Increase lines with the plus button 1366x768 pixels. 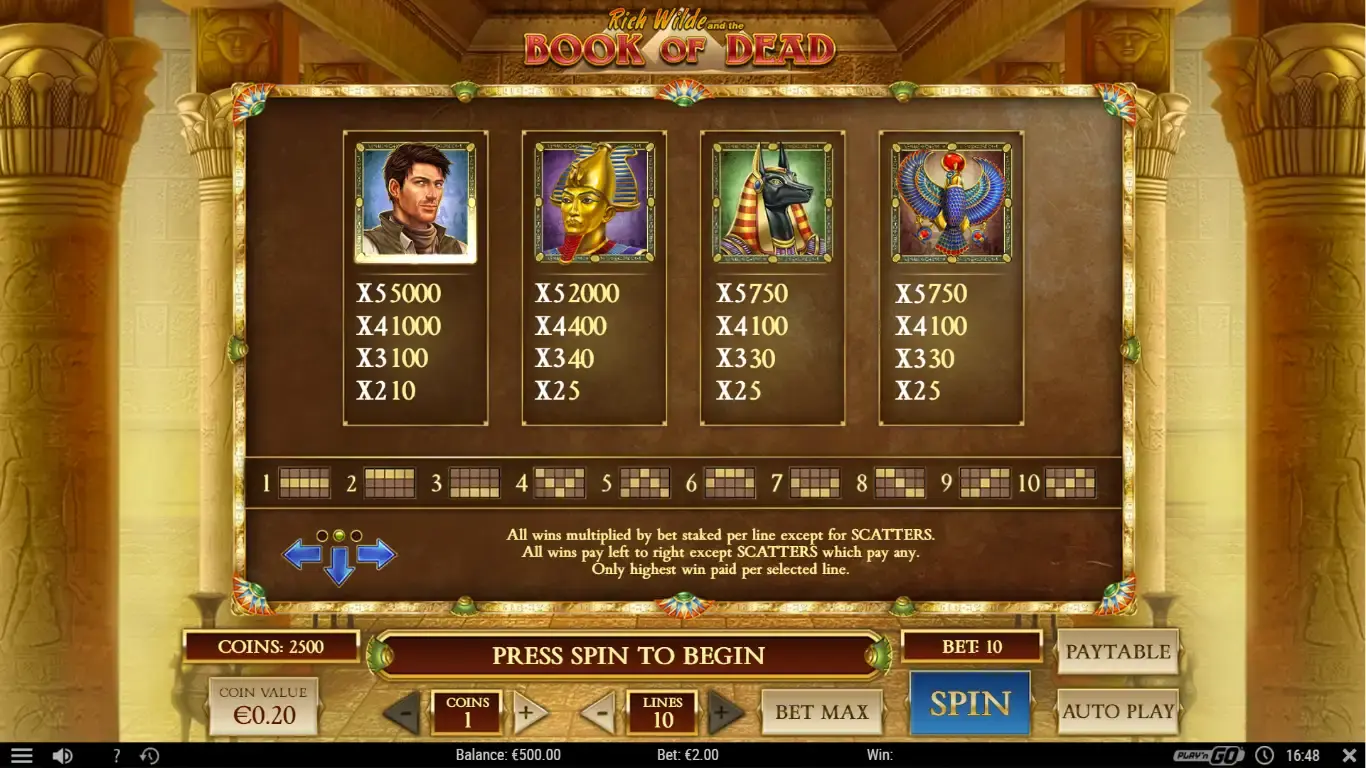(x=727, y=712)
